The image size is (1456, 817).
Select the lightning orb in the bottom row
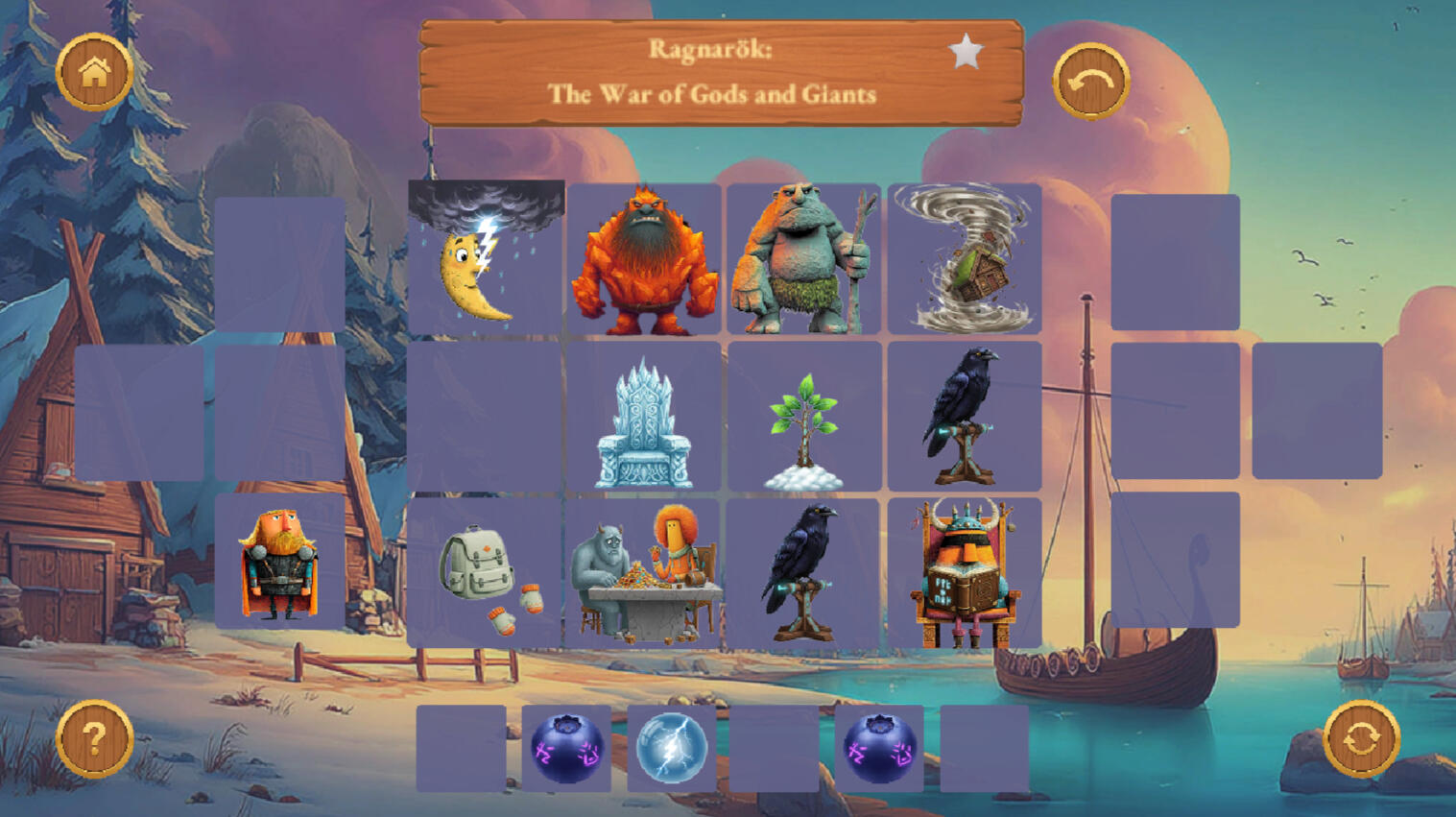coord(672,749)
